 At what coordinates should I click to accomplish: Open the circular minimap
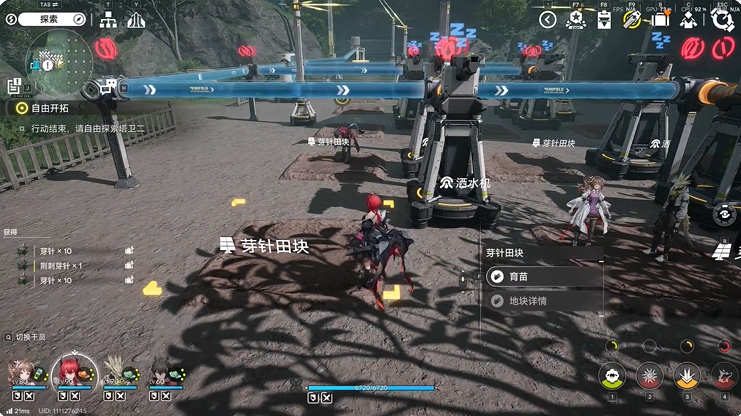(58, 58)
